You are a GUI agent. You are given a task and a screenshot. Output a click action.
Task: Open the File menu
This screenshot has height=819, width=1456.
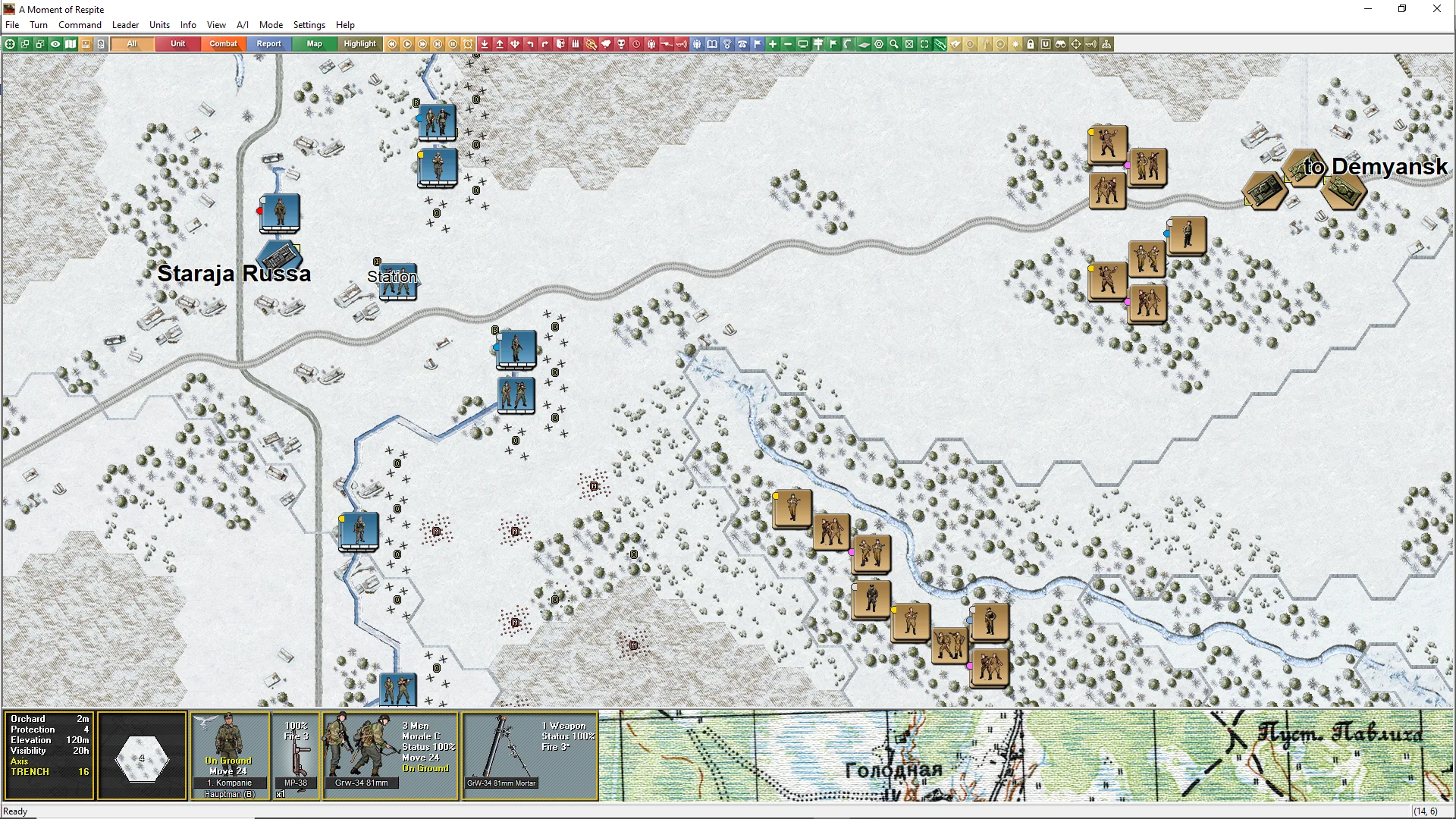[12, 25]
